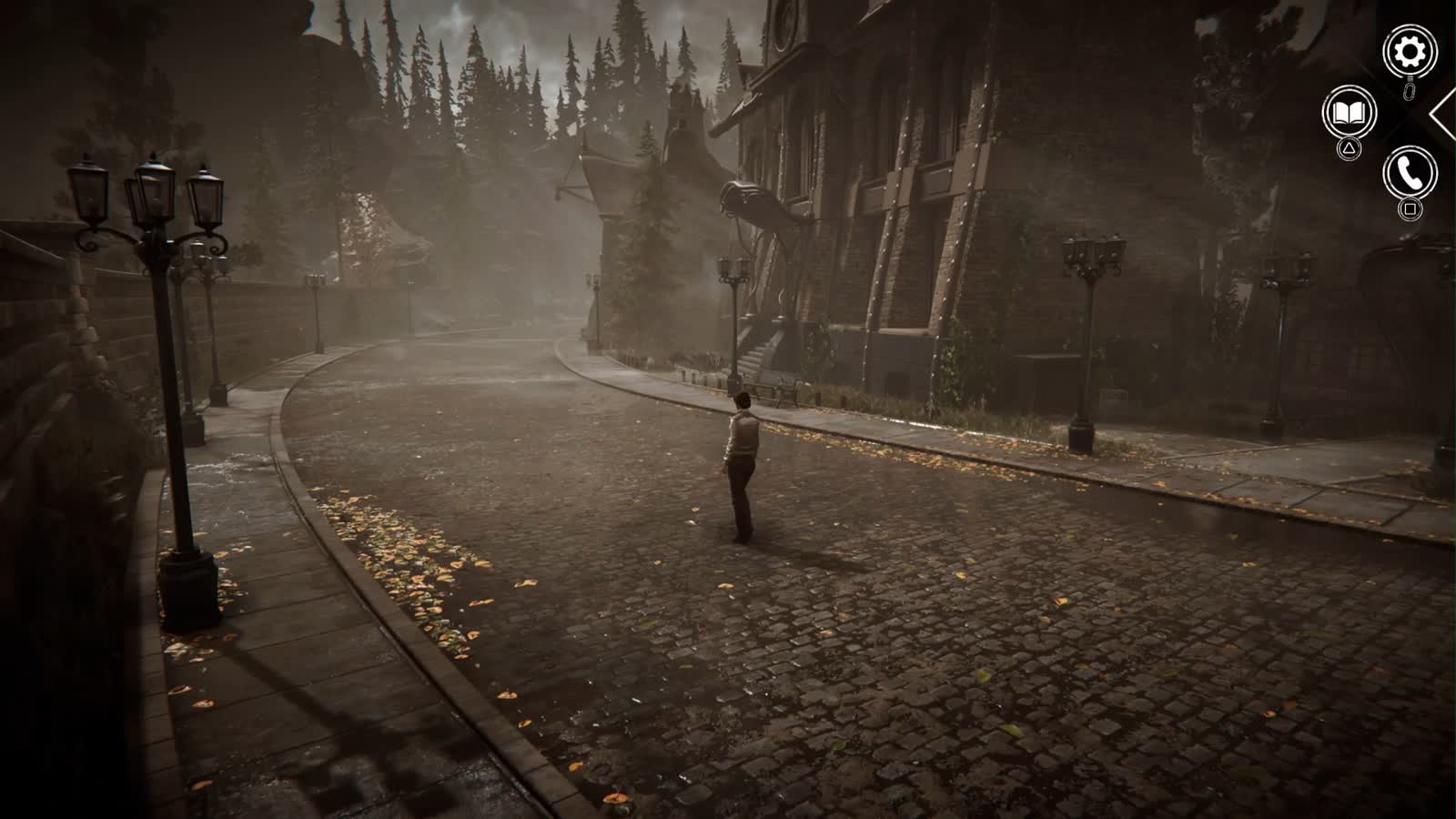Open the journal book icon
Viewport: 1456px width, 819px height.
click(x=1350, y=113)
